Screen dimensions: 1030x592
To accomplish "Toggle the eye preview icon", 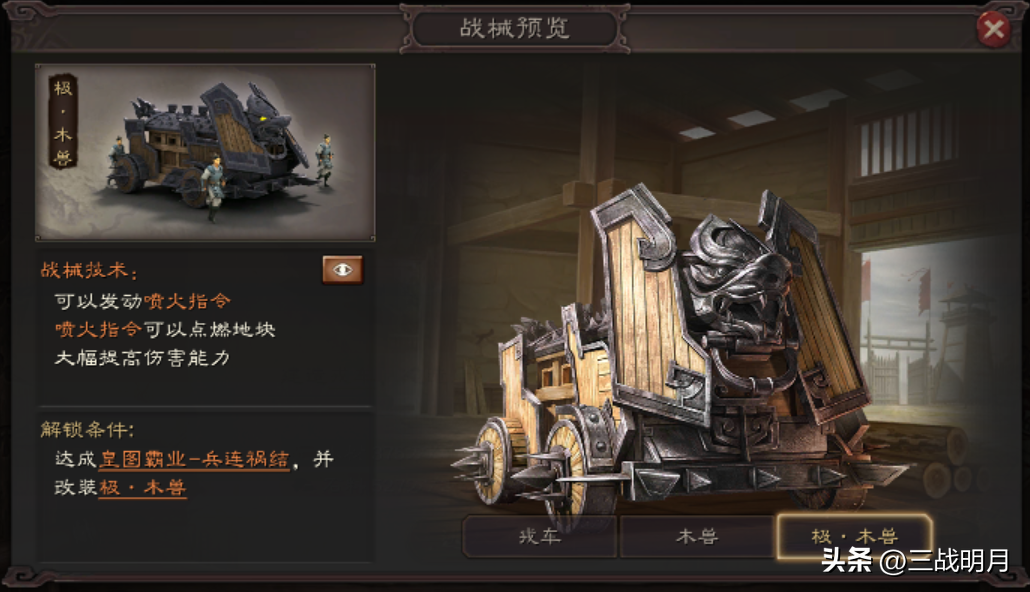I will pos(342,270).
